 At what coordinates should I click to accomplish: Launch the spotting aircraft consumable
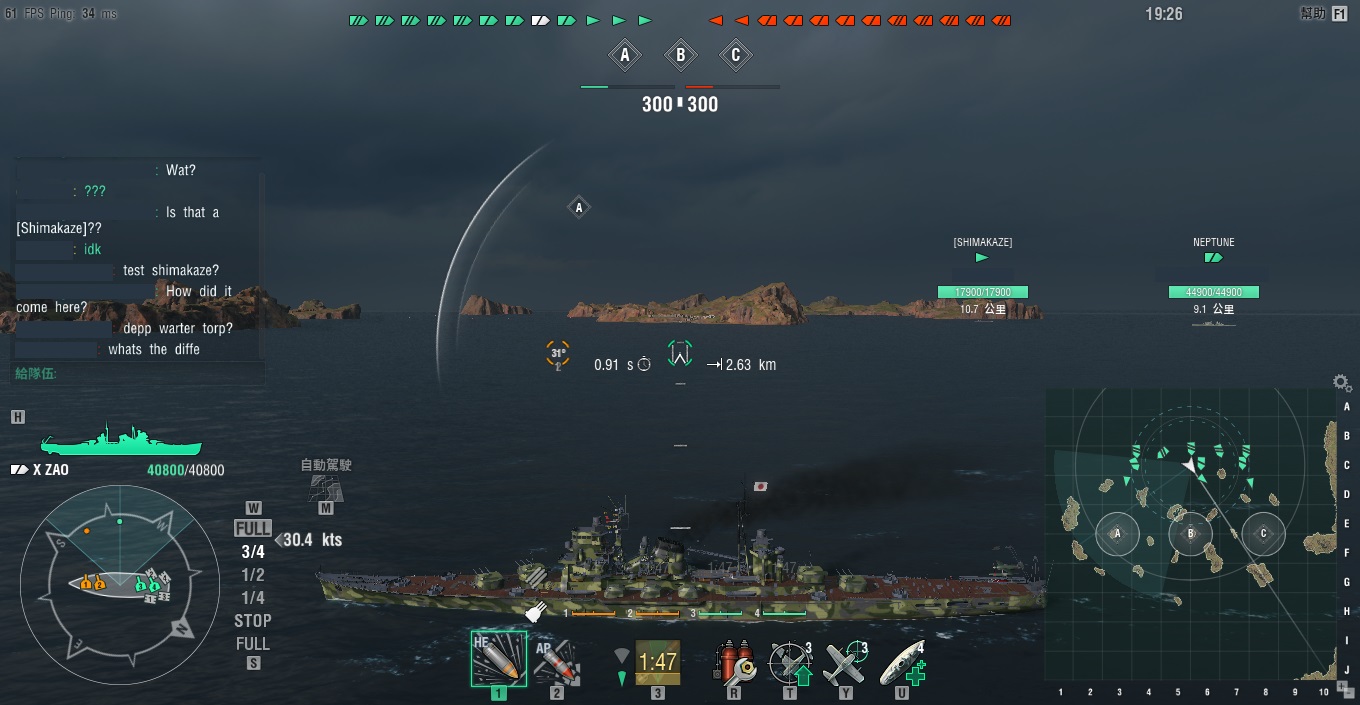click(845, 662)
